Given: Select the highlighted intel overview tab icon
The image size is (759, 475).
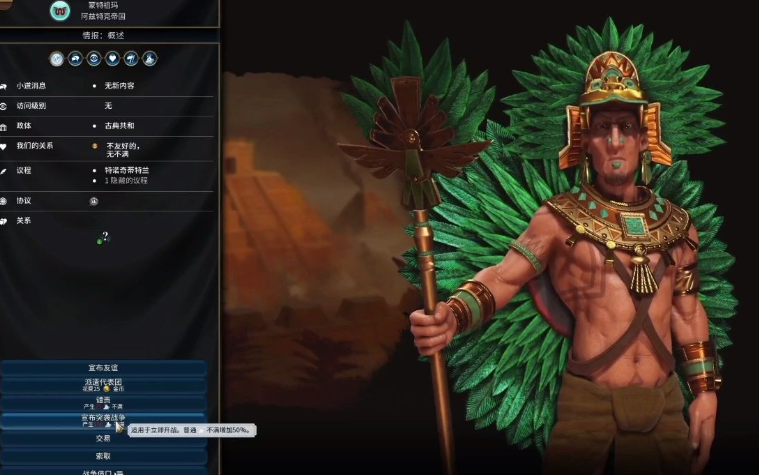Looking at the screenshot, I should coord(57,59).
